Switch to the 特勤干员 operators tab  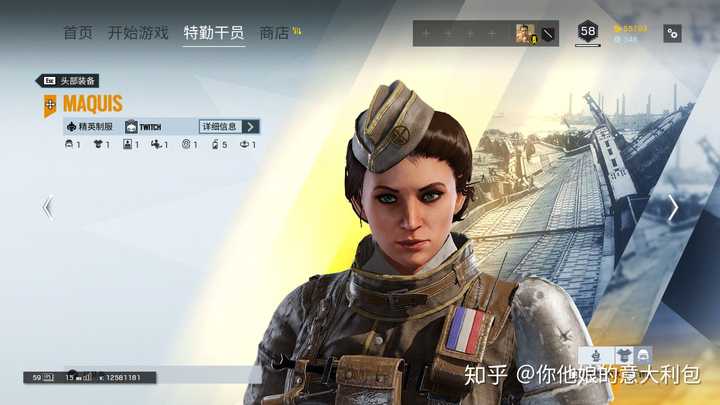(x=213, y=33)
